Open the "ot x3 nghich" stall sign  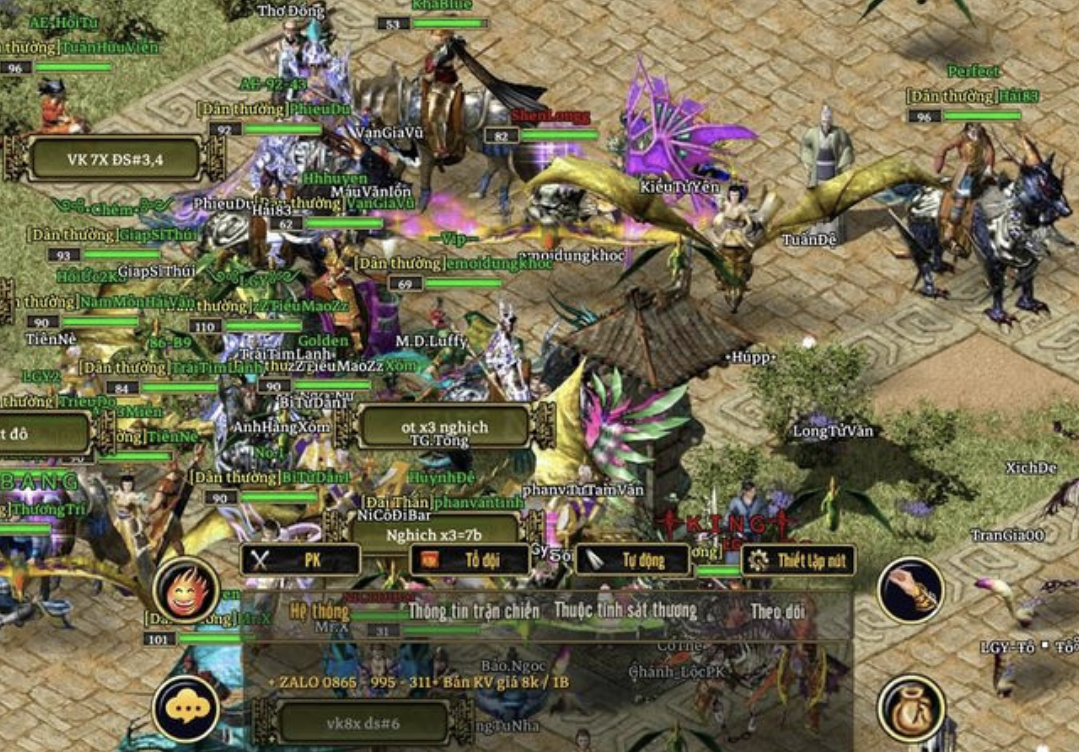445,427
